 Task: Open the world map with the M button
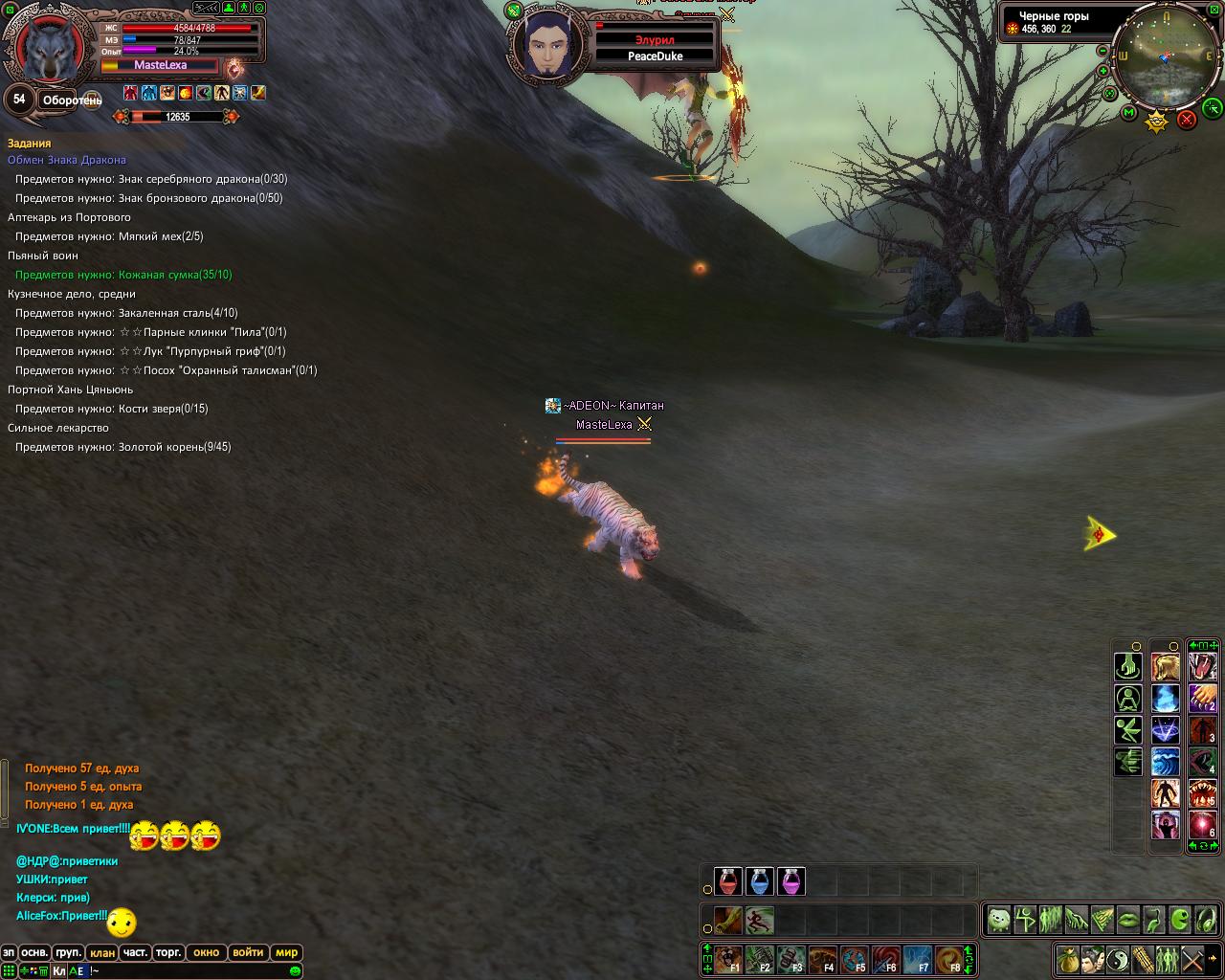pyautogui.click(x=1129, y=113)
